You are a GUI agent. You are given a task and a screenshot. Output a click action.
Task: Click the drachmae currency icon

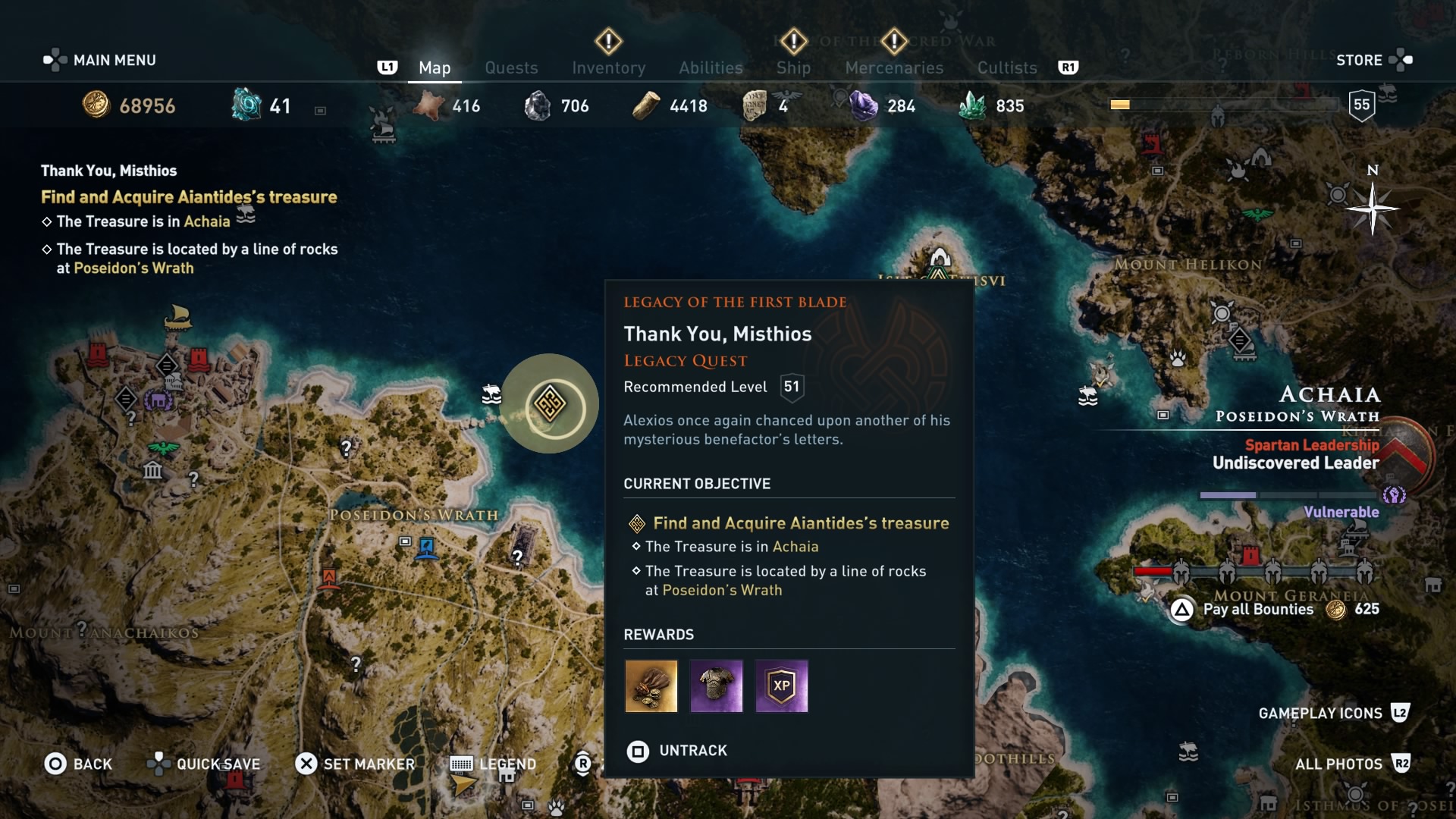tap(95, 105)
